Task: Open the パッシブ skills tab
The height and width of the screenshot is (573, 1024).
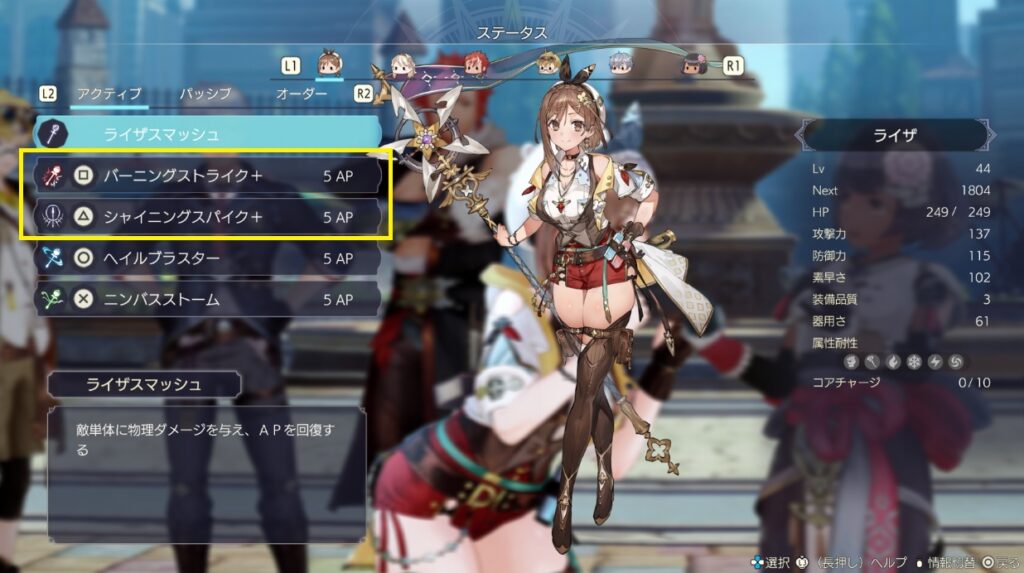Action: tap(205, 93)
